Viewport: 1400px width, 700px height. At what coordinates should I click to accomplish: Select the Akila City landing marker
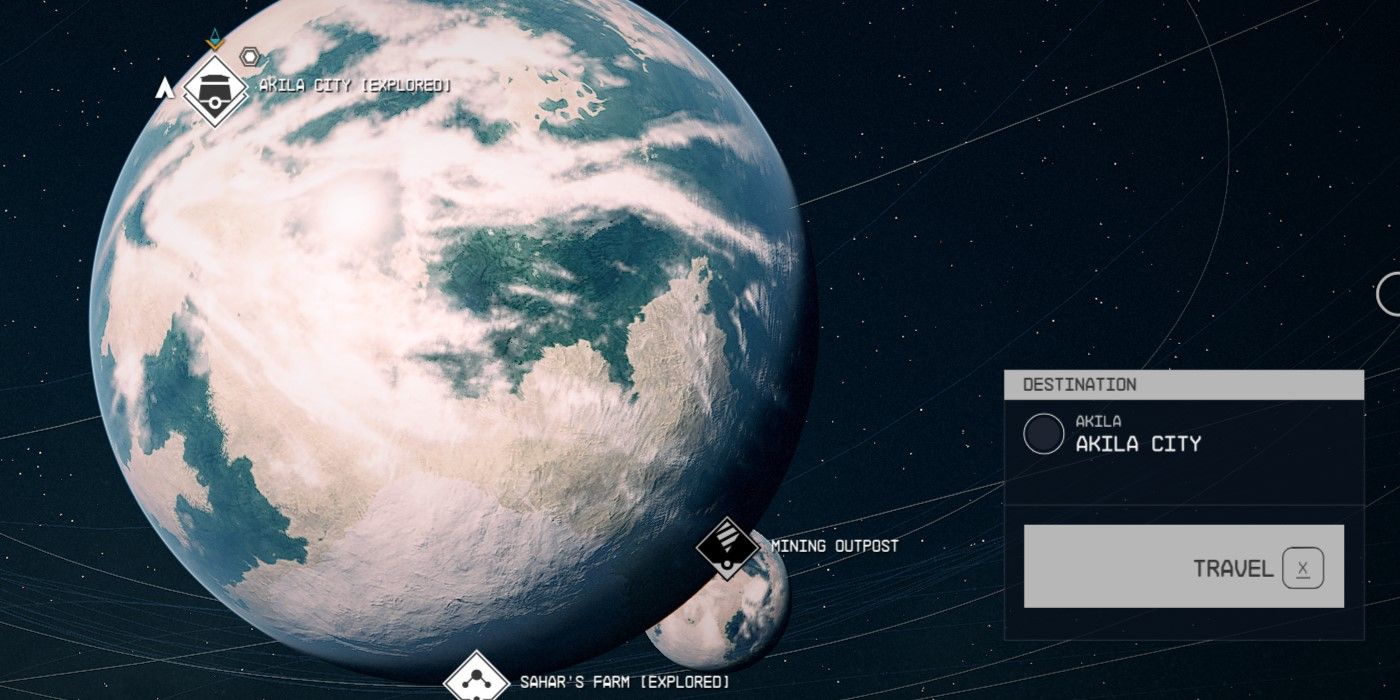pyautogui.click(x=215, y=89)
